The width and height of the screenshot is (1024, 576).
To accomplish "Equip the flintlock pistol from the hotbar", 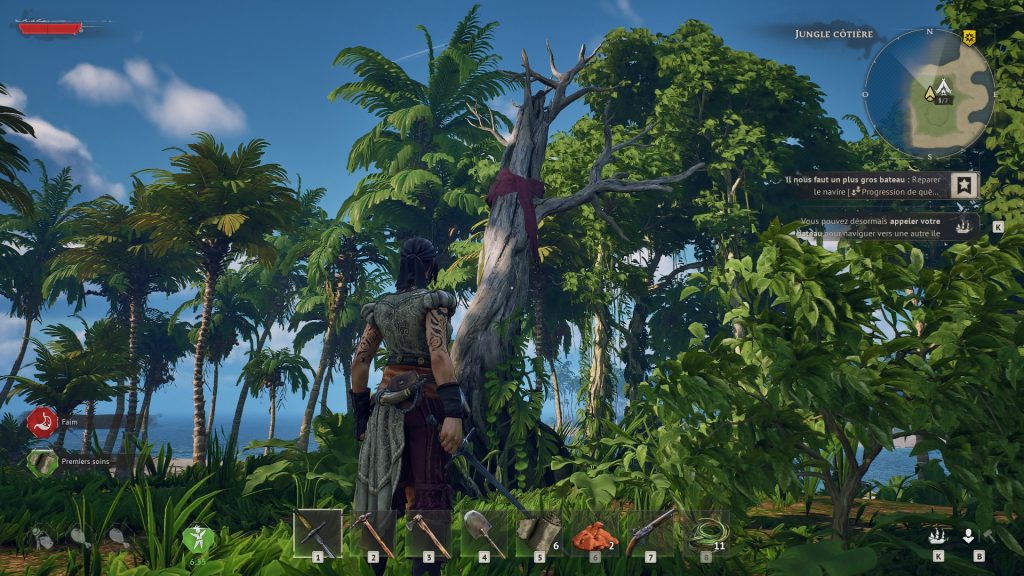I will pos(650,532).
